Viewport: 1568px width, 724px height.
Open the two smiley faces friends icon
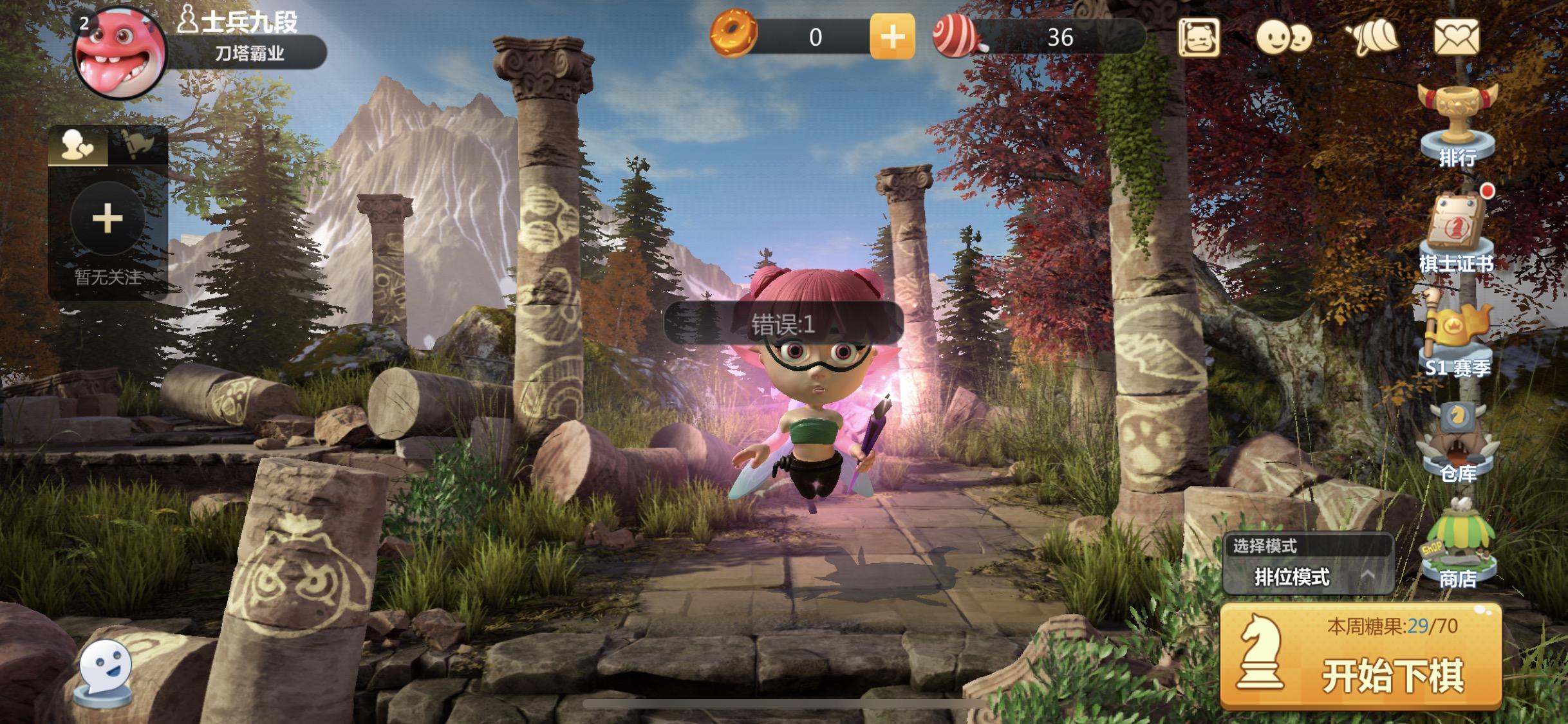(x=1283, y=37)
